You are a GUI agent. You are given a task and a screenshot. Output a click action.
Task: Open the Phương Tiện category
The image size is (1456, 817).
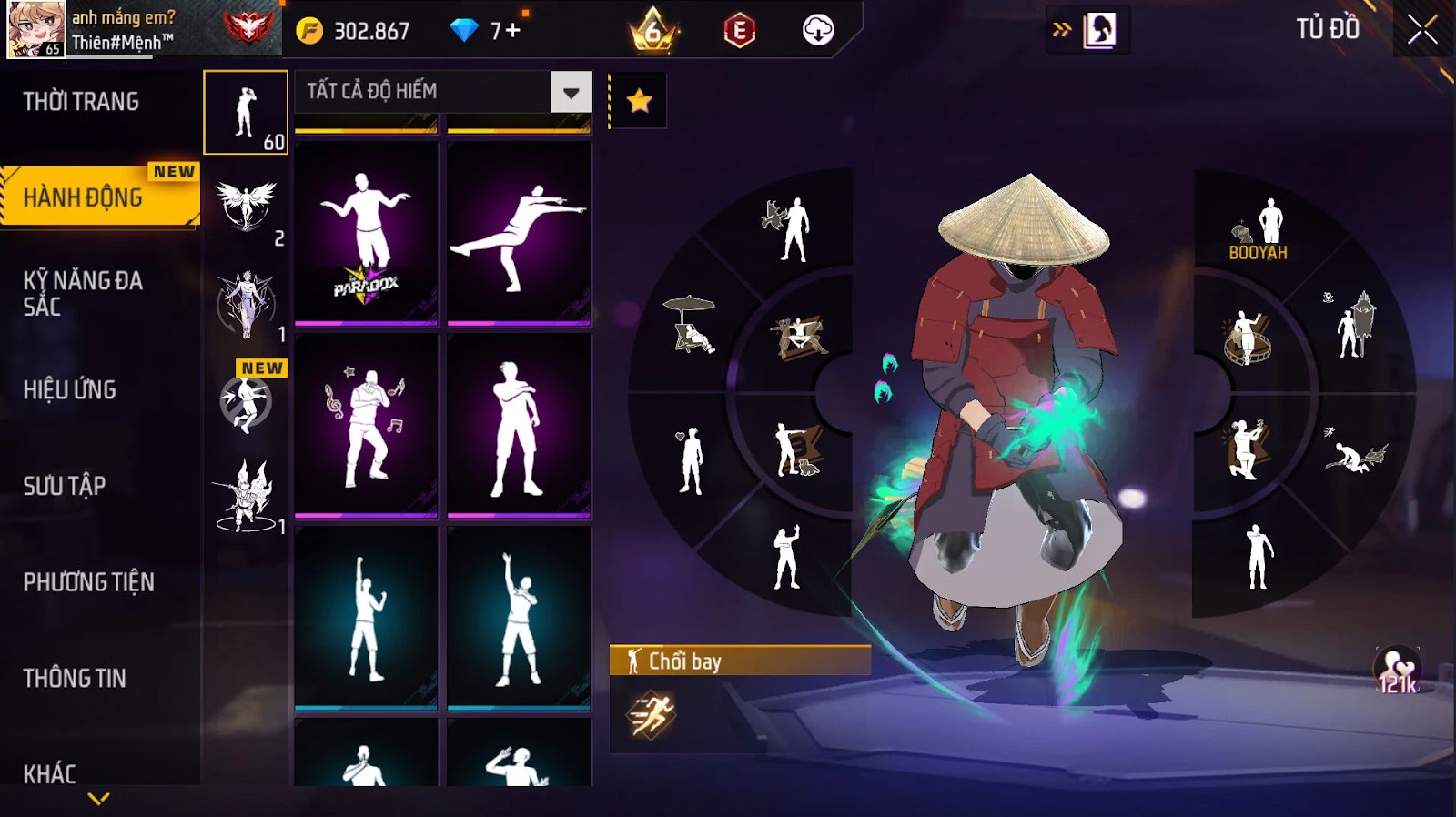(x=88, y=582)
